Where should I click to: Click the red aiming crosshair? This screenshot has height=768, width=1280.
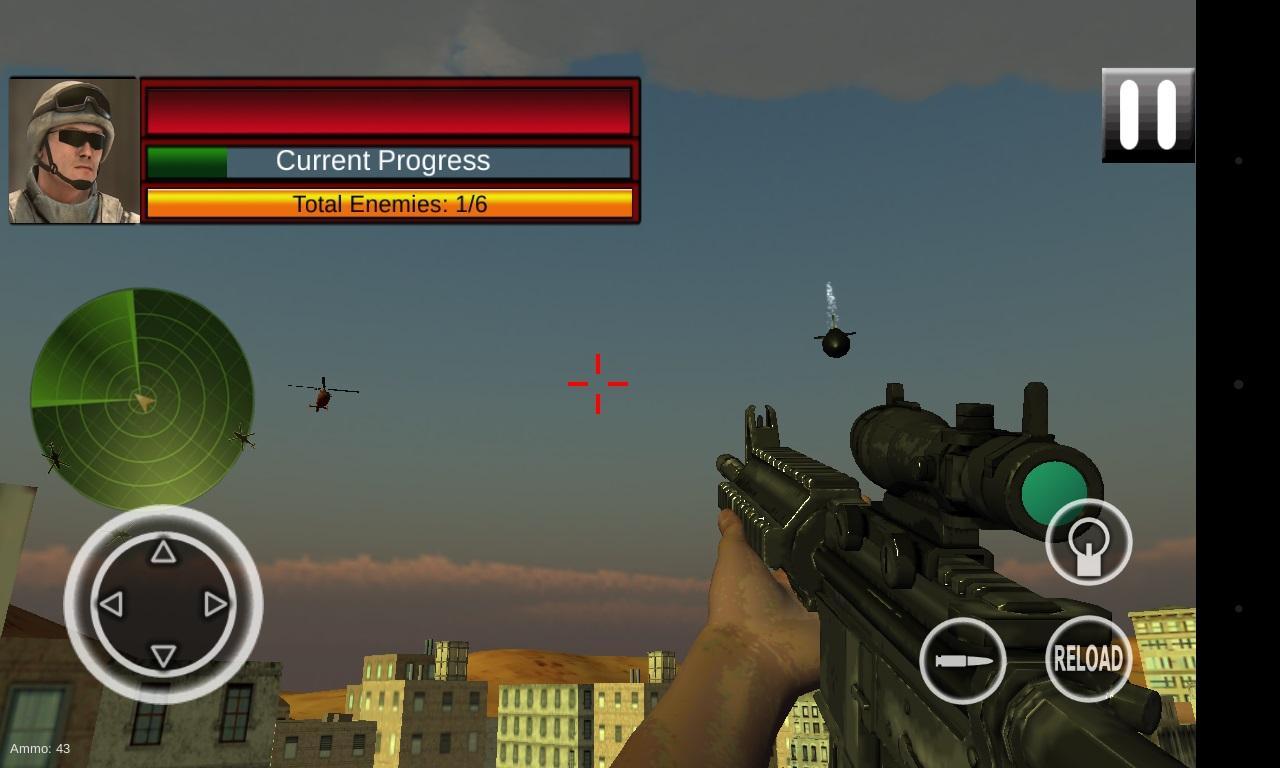coord(597,383)
